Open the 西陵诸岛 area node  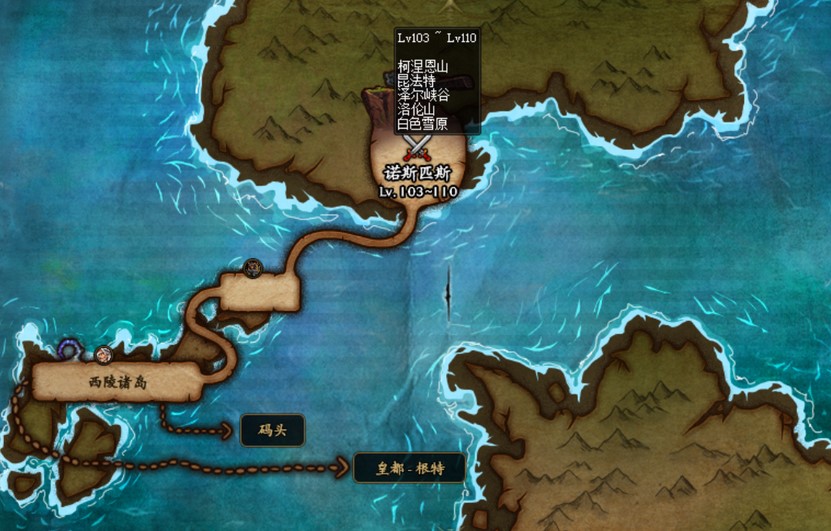[x=117, y=382]
